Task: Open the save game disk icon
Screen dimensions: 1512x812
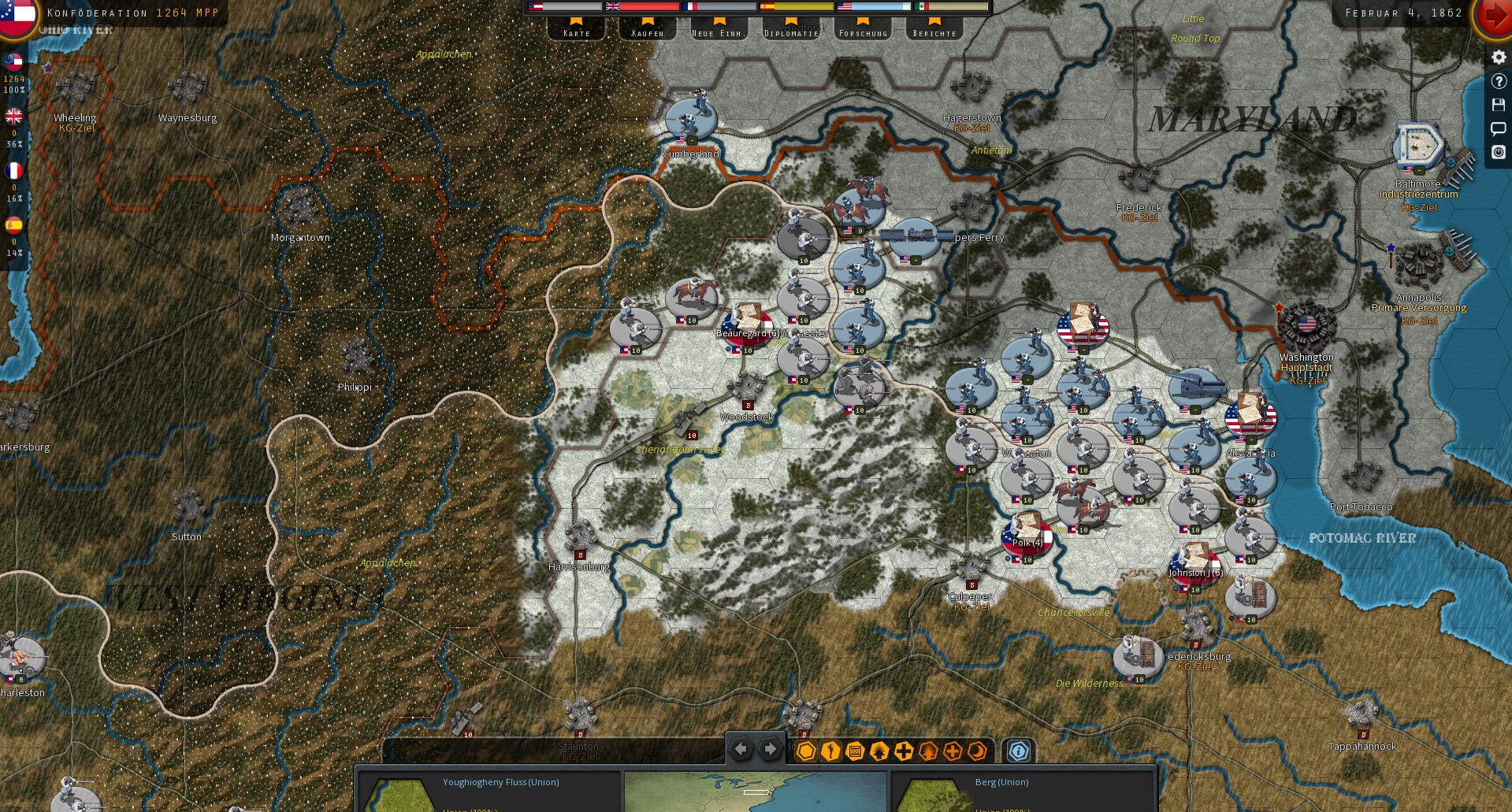Action: (x=1499, y=104)
